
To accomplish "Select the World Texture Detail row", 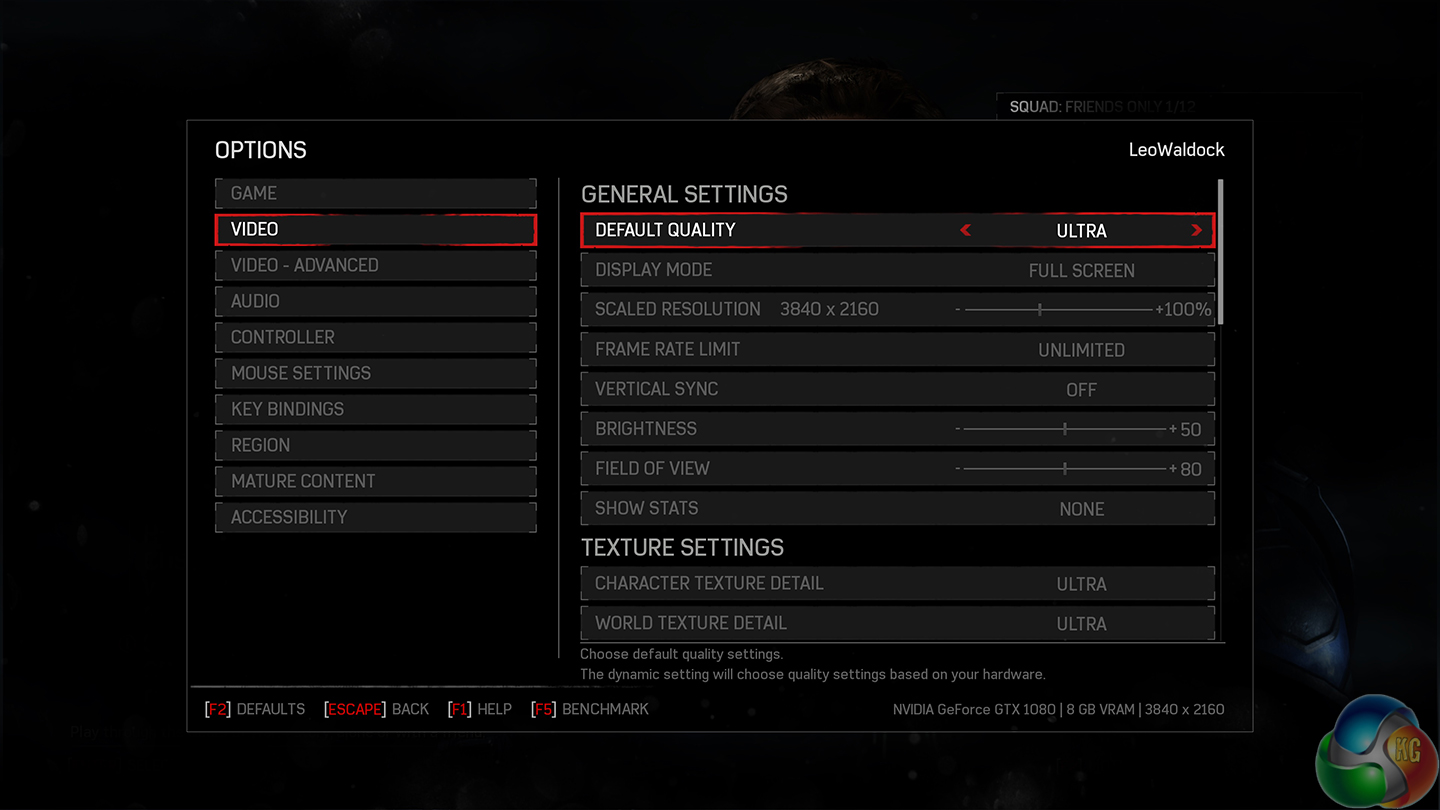I will [897, 623].
